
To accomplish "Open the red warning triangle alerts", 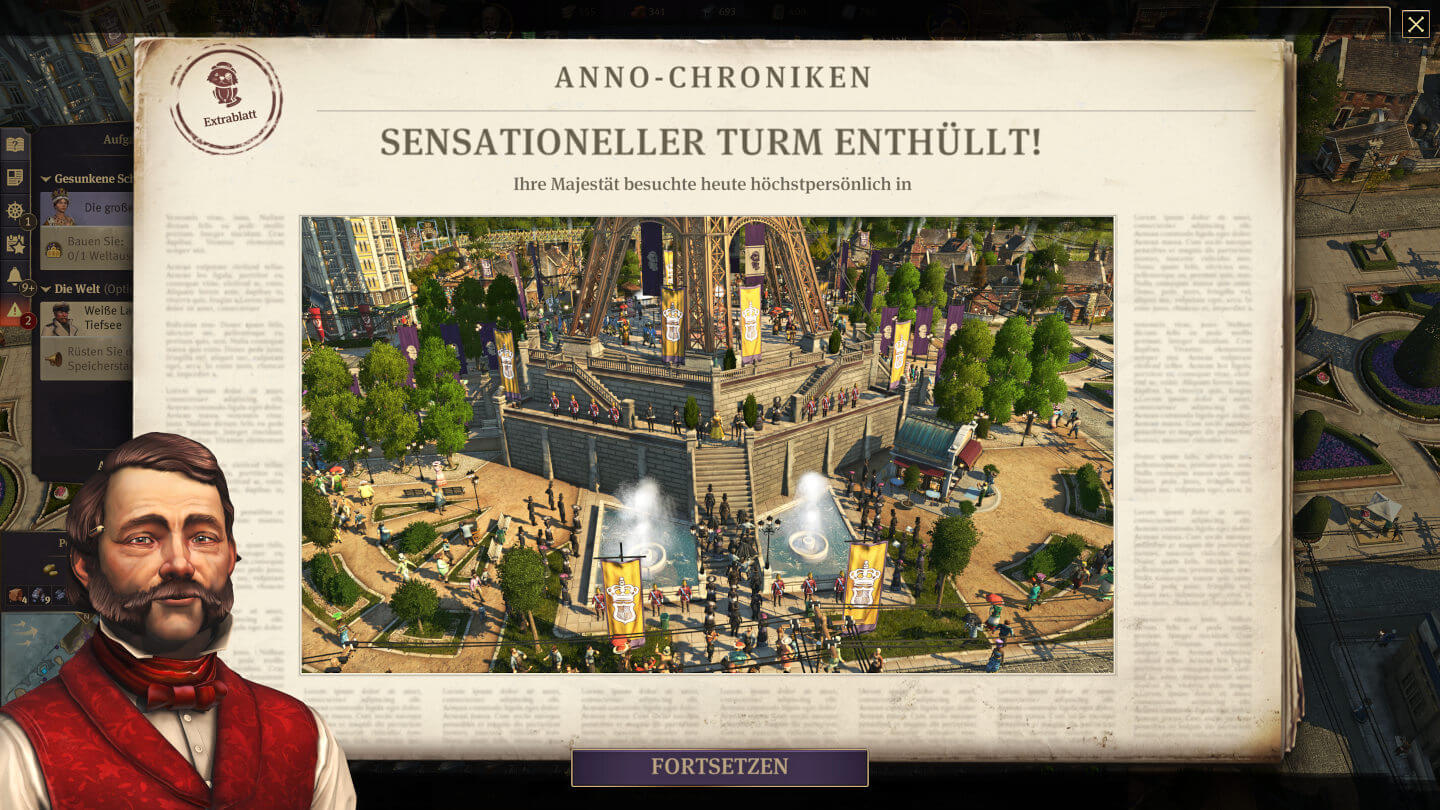I will tap(15, 310).
